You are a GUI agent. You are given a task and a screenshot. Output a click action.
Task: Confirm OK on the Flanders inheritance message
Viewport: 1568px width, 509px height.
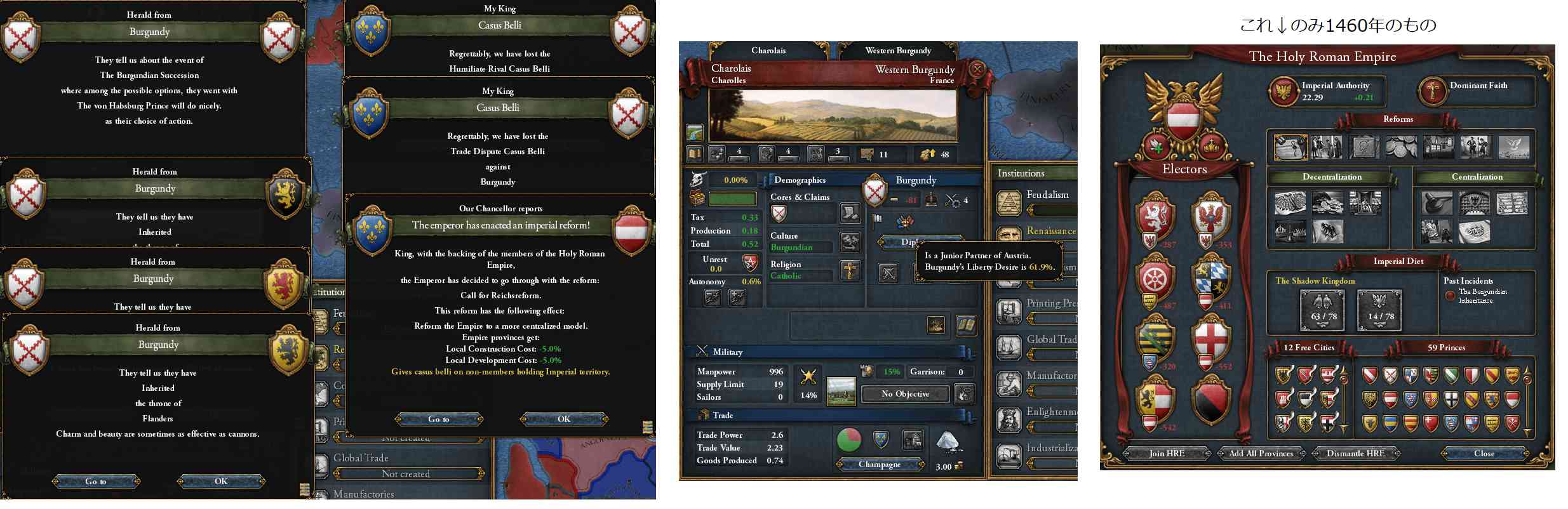coord(221,481)
